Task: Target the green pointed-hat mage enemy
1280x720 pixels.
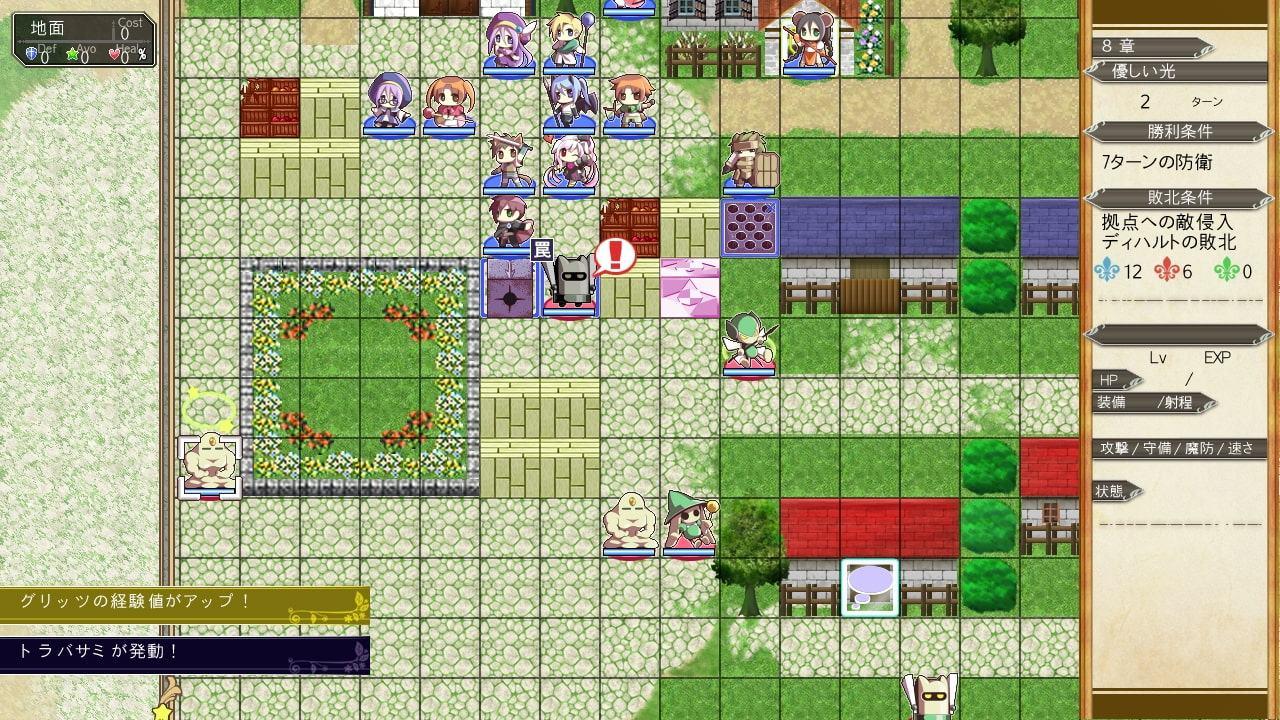Action: [689, 523]
